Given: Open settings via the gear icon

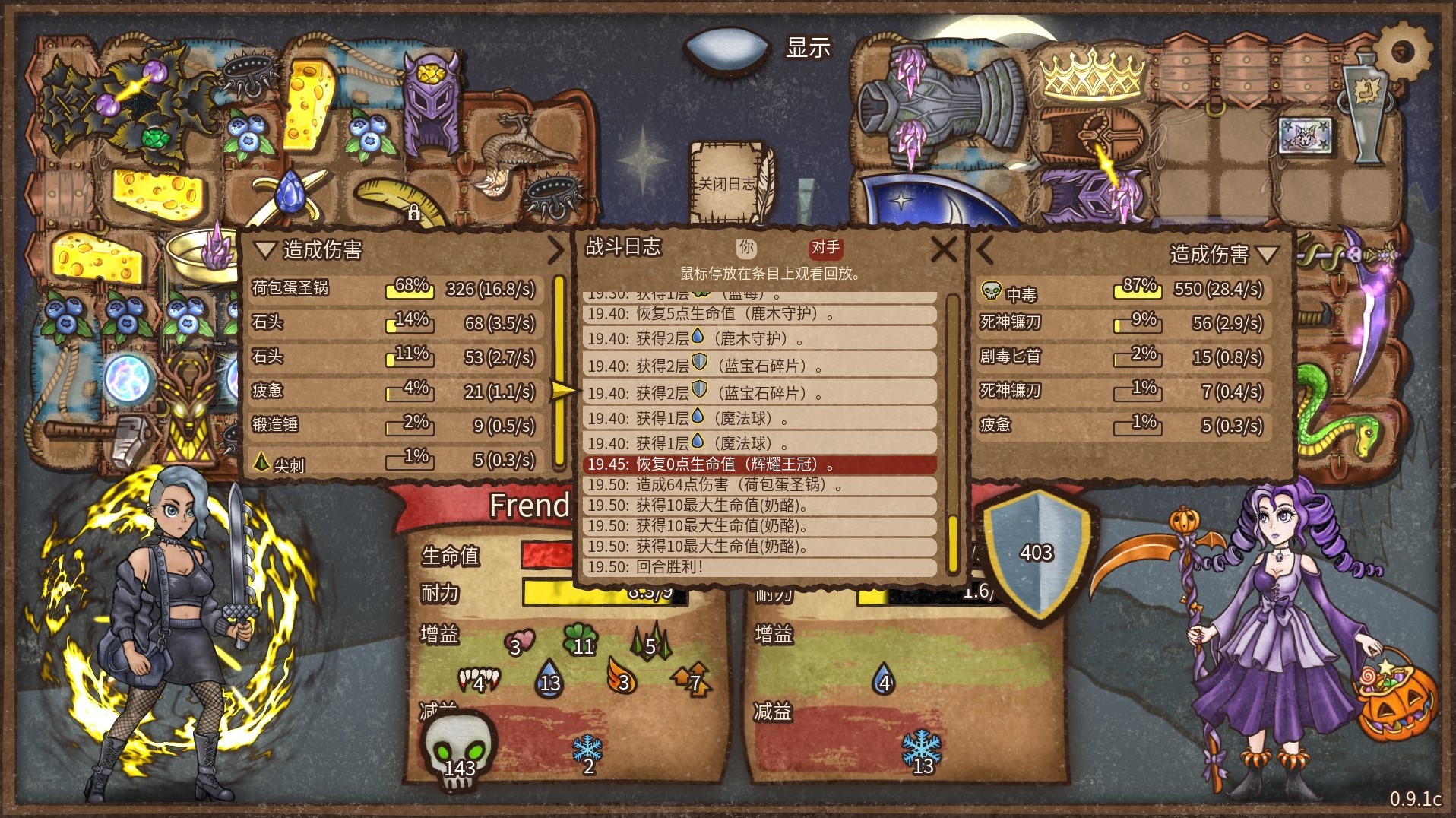Looking at the screenshot, I should [1403, 51].
